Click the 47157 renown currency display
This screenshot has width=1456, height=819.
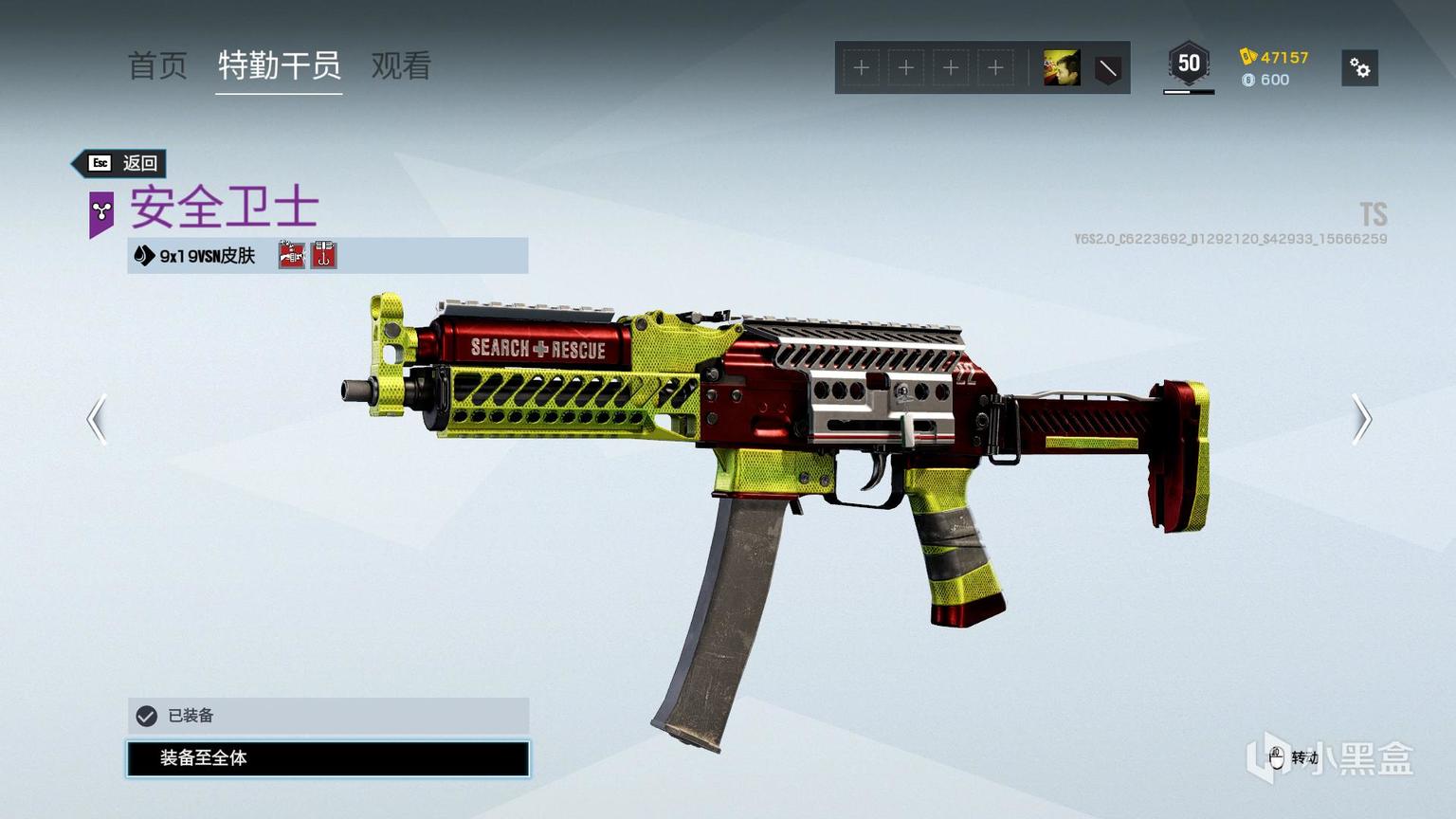coord(1275,57)
